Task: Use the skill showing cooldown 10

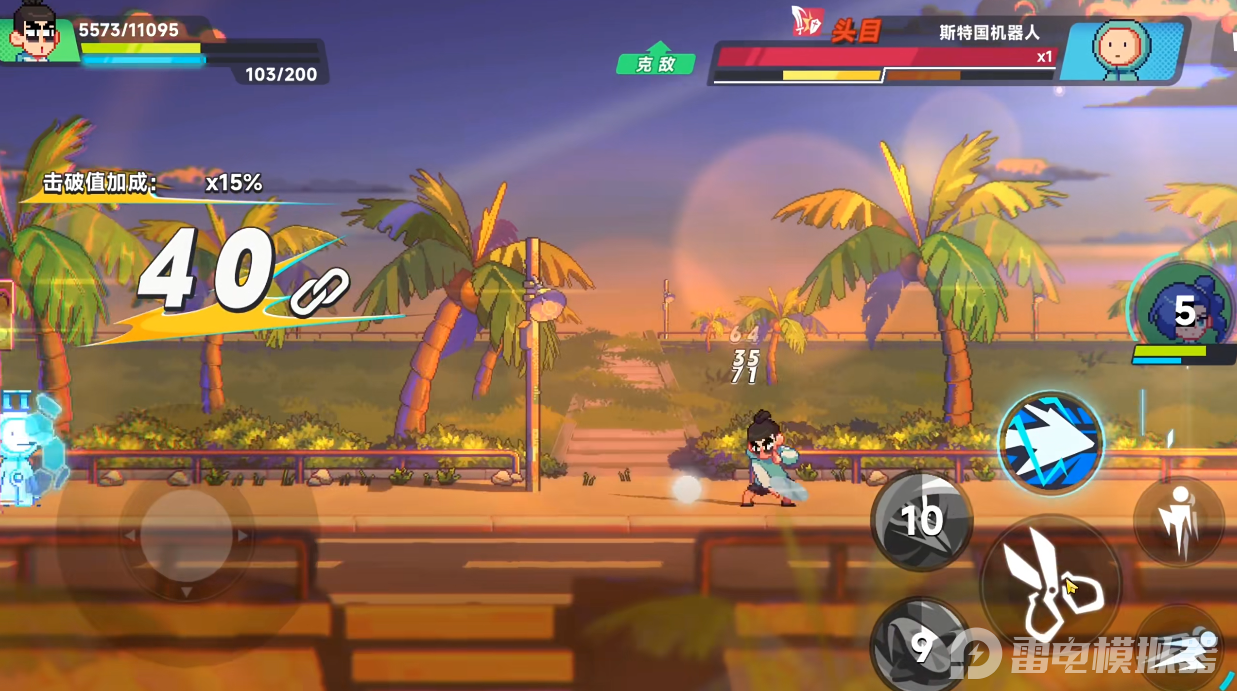Action: click(x=921, y=520)
